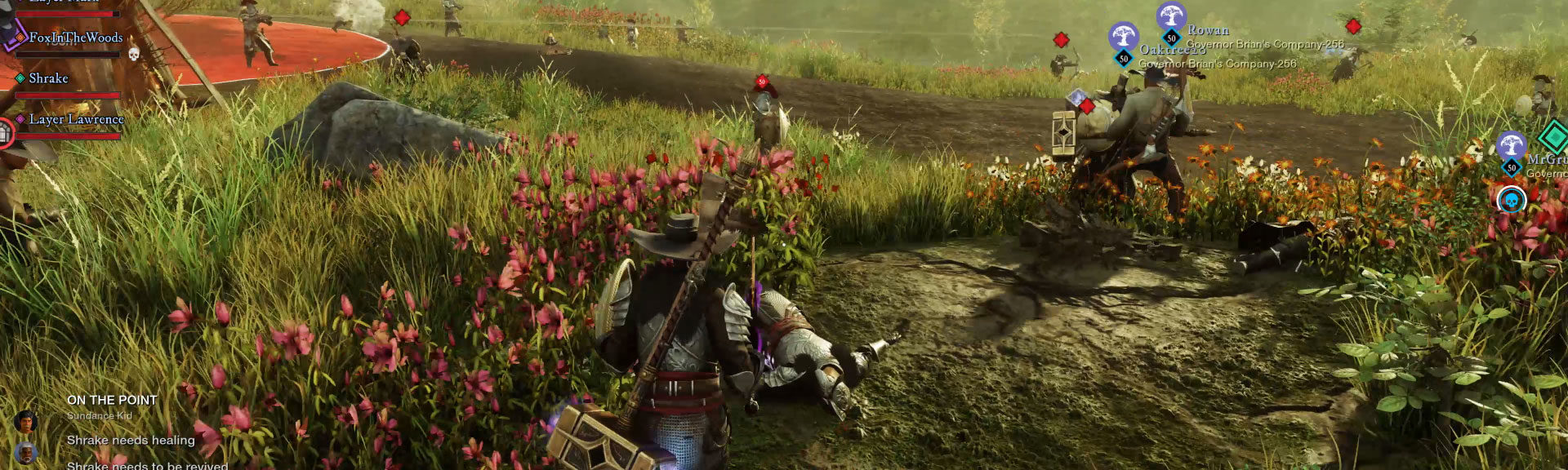1568x470 pixels.
Task: Click the blue skull downed-player marker
Action: coord(1511,199)
